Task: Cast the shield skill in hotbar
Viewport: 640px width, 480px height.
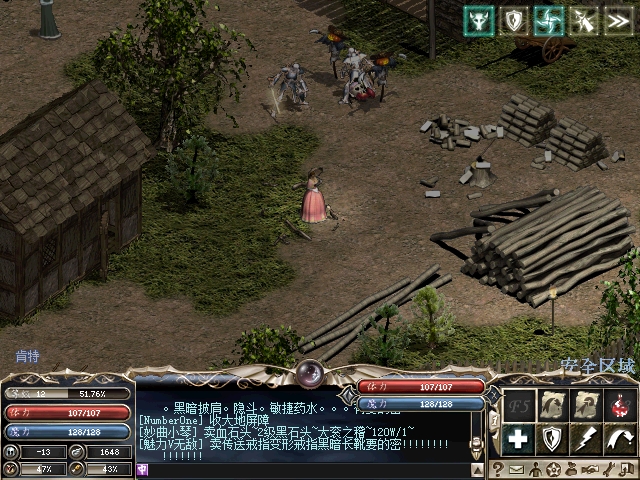Action: pos(551,438)
